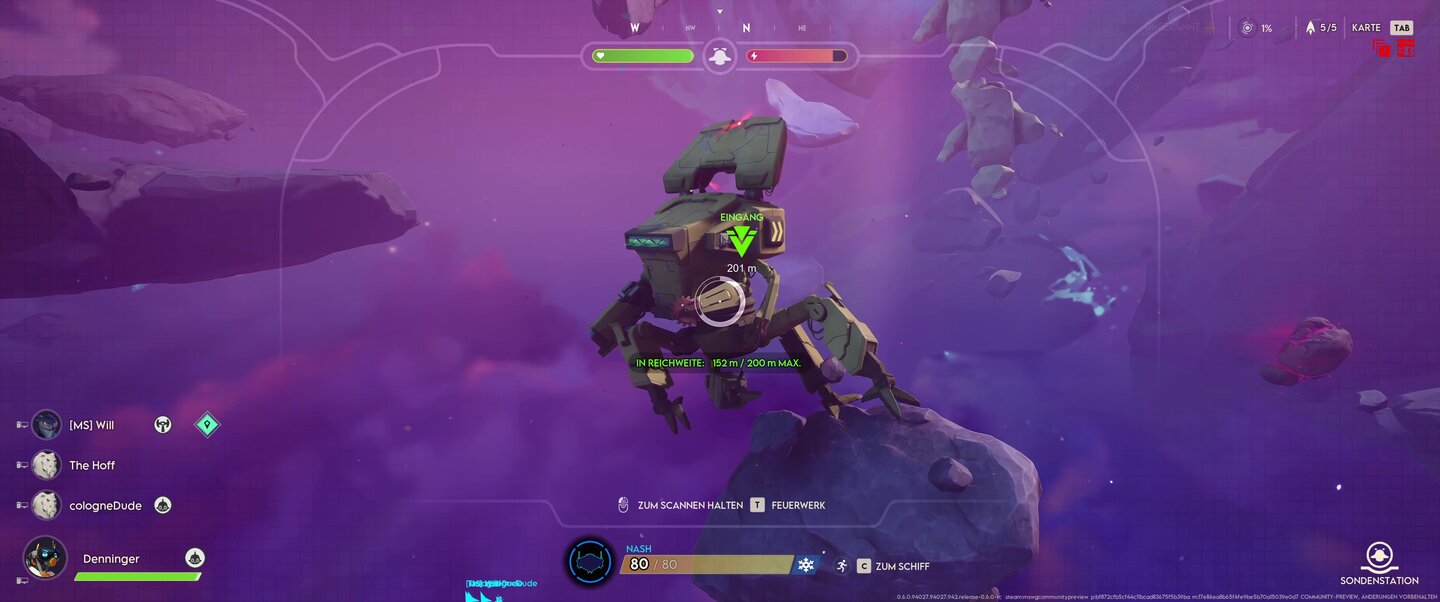The image size is (1440, 602).
Task: Click the running figure Zum Schiff icon
Action: 842,566
